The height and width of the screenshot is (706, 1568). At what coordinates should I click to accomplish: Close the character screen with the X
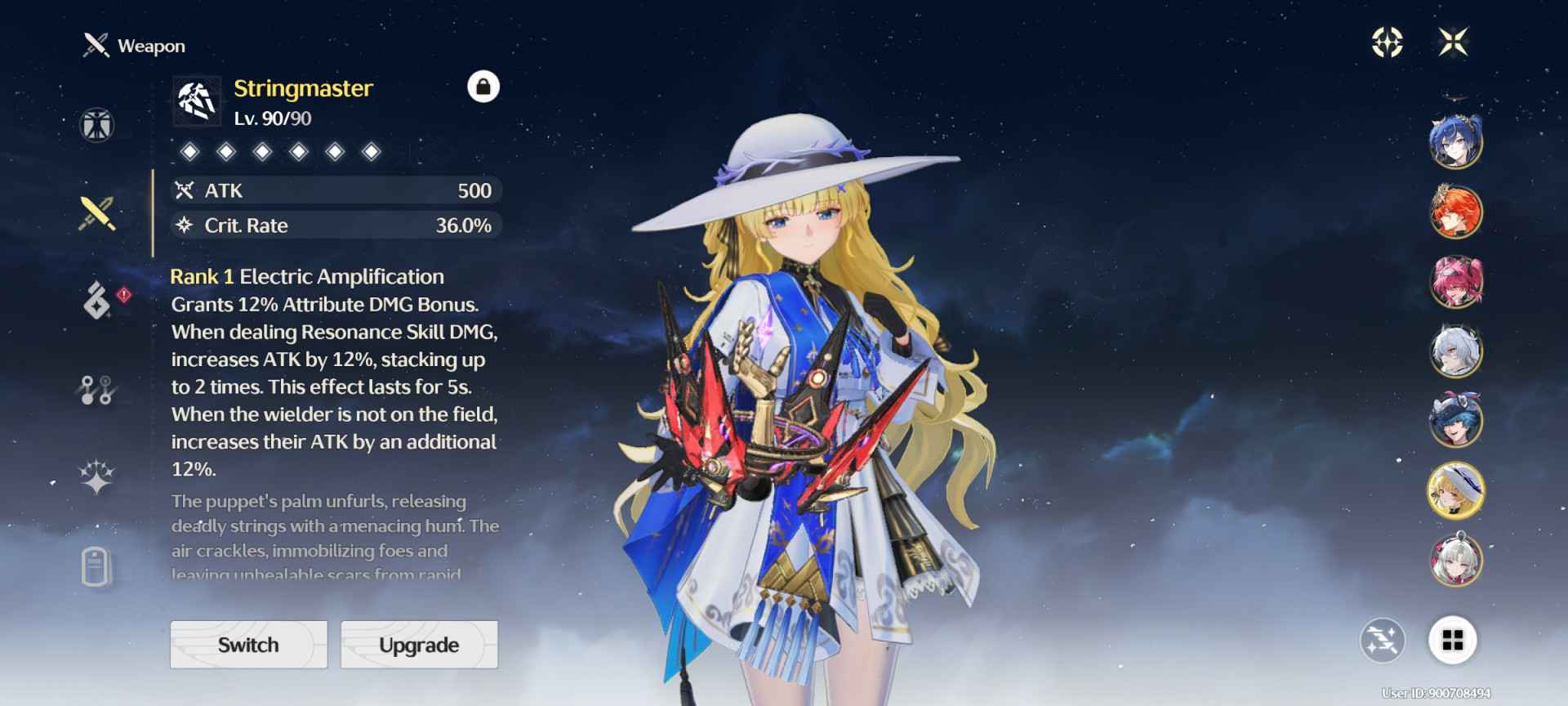click(1454, 42)
